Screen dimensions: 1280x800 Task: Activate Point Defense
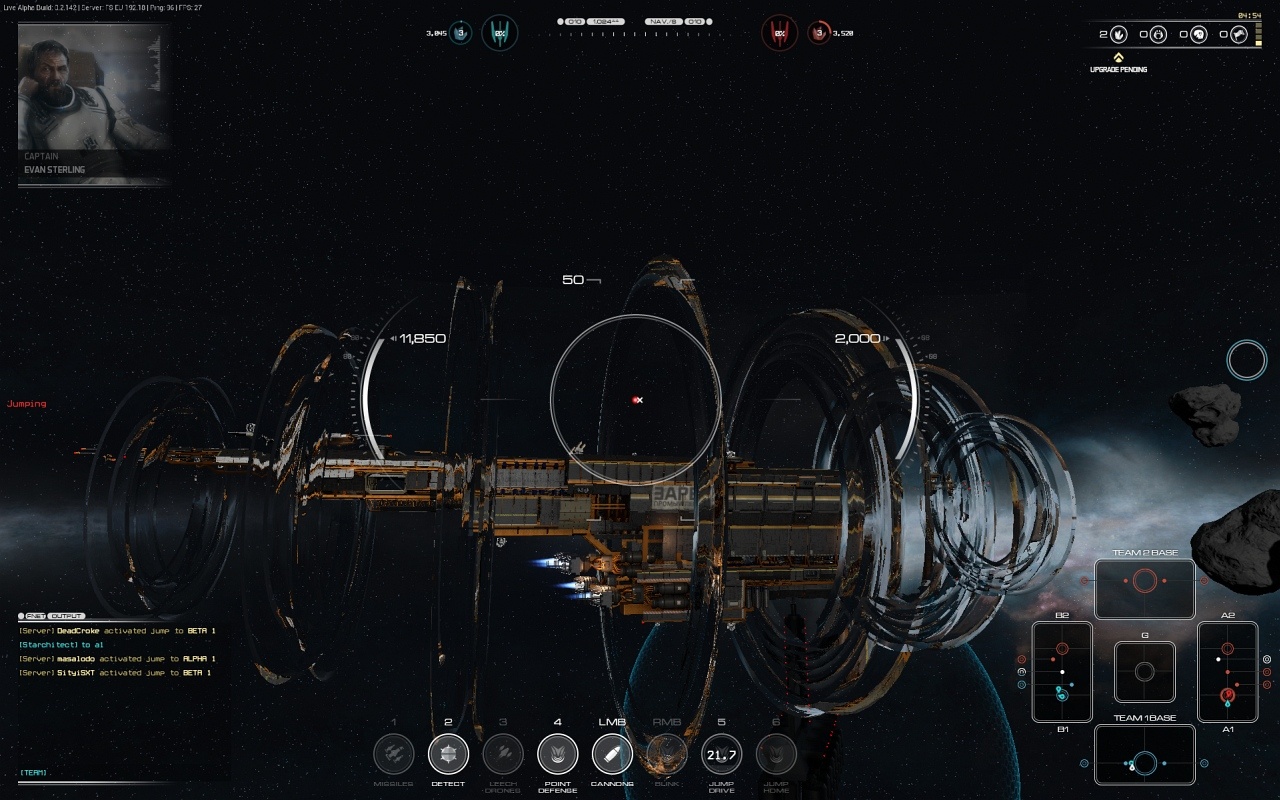pos(557,754)
